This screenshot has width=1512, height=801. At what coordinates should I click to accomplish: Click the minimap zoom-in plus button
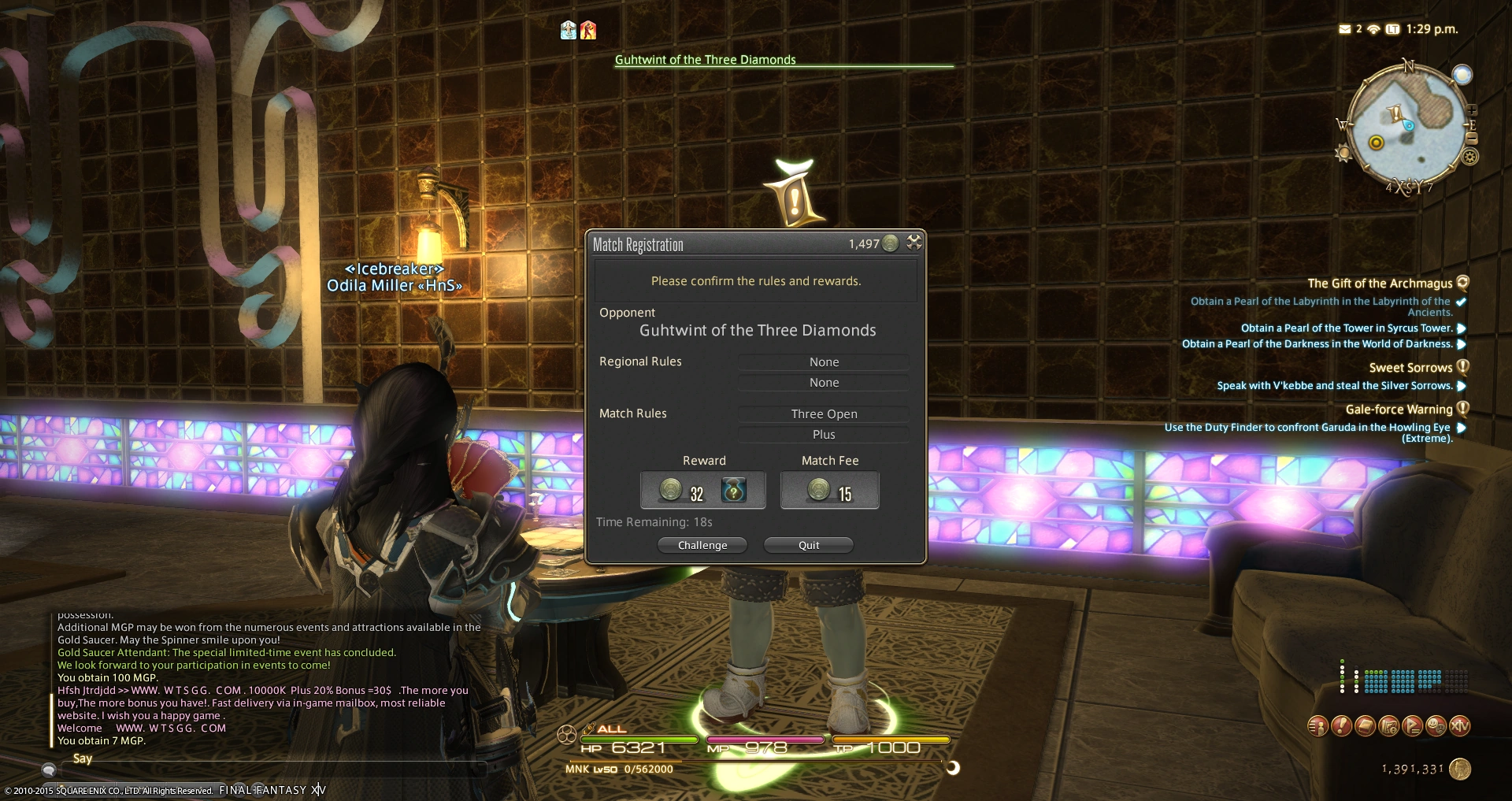point(1472,110)
